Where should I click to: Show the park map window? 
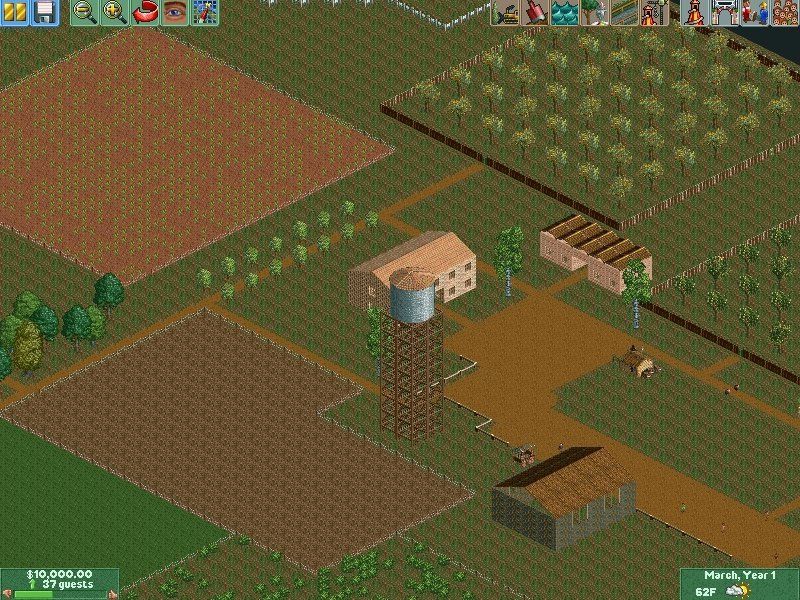[x=205, y=13]
